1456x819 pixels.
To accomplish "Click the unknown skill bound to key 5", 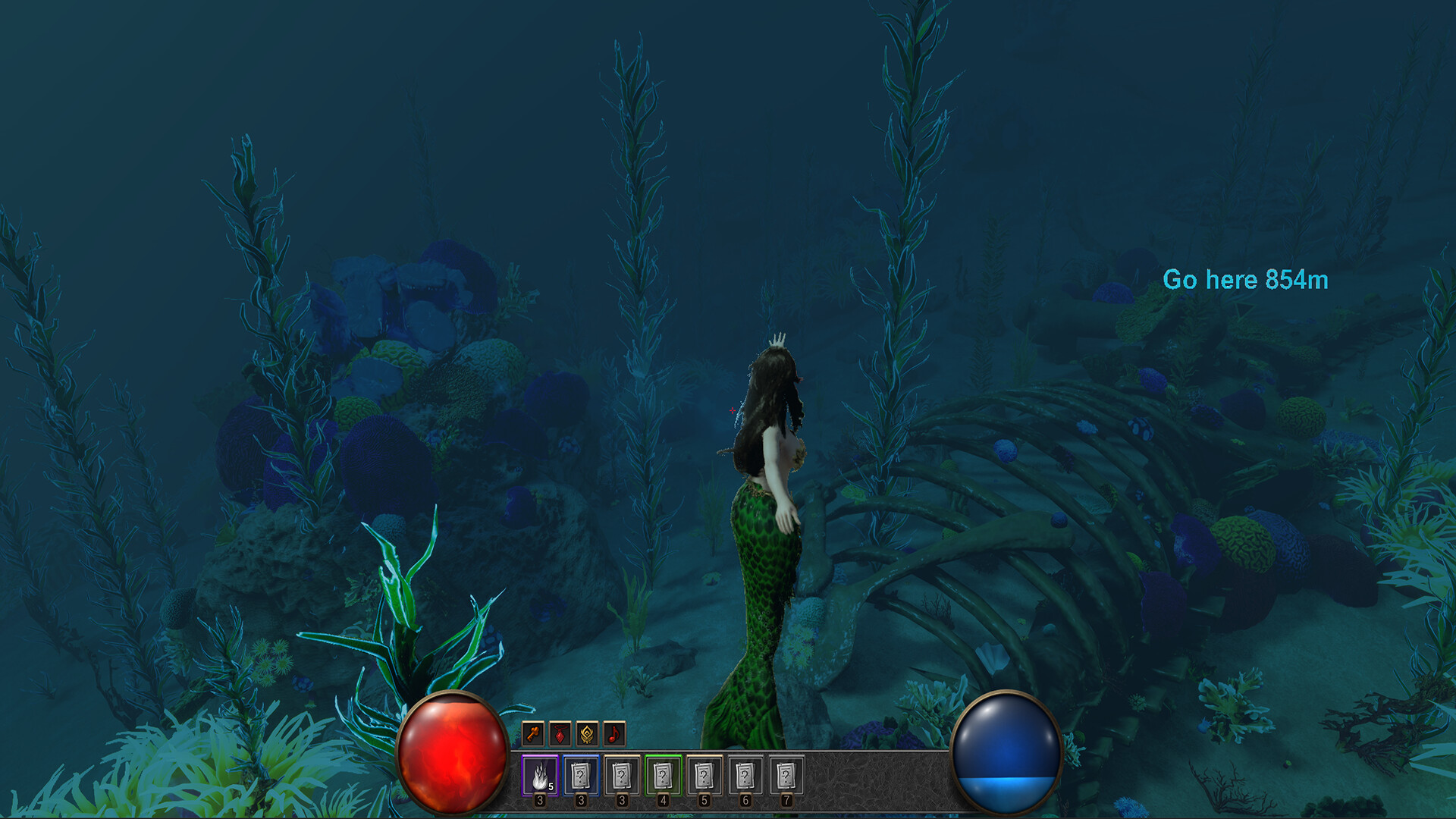I will click(x=705, y=775).
